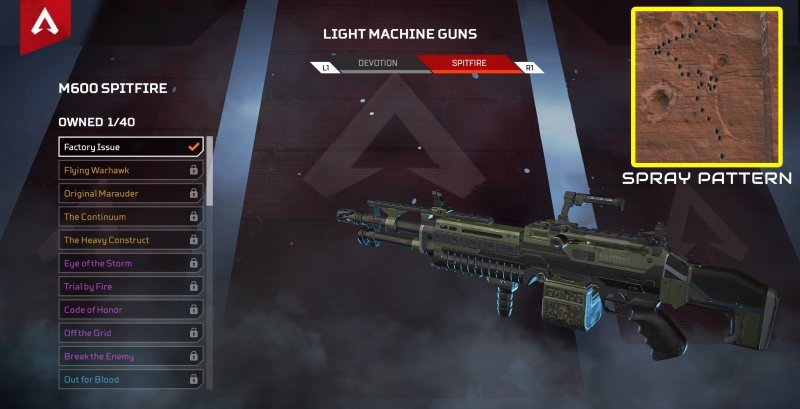Click the Apex Legends logo badge
800x409 pixels.
tap(43, 29)
